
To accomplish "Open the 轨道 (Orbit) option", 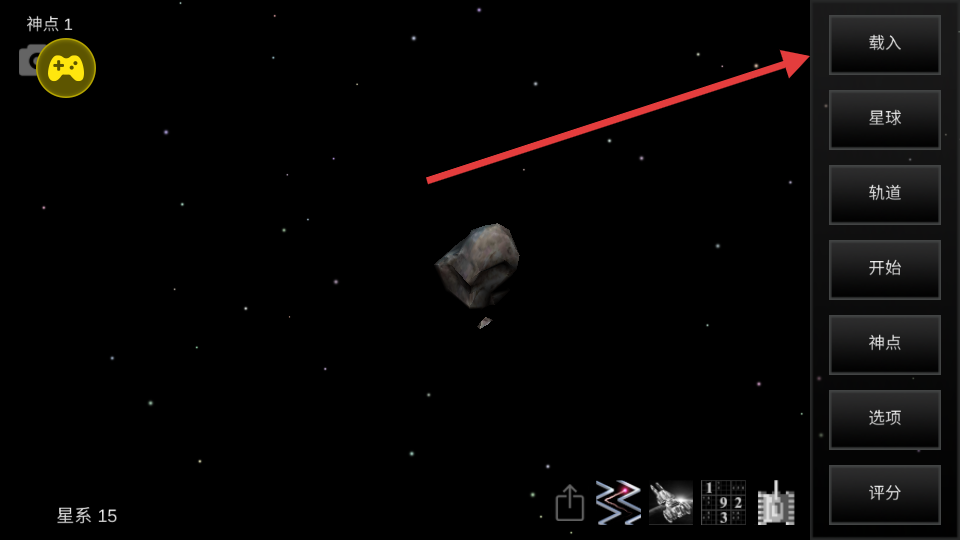I will tap(884, 194).
